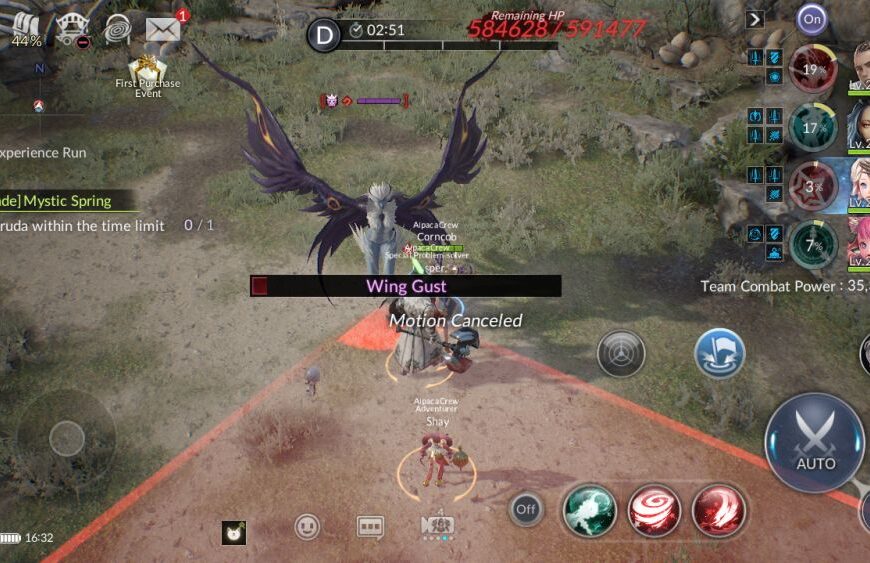The width and height of the screenshot is (870, 563).
Task: Activate the 17% team skill gauge
Action: click(813, 127)
